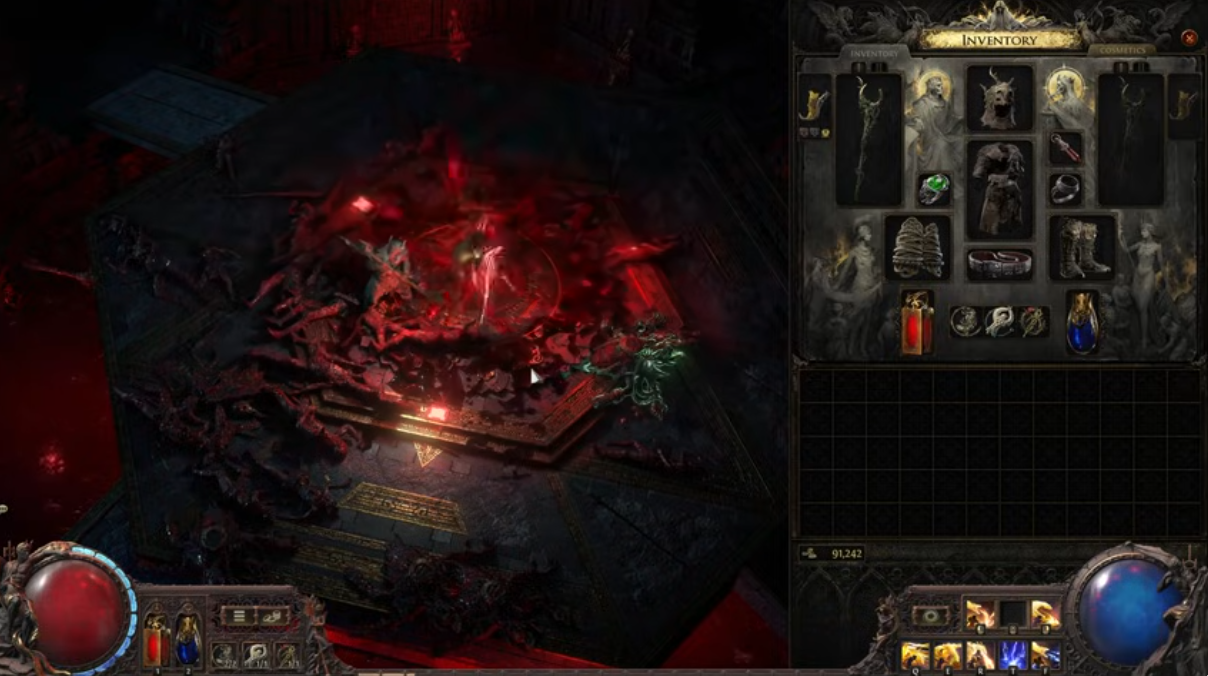Select the blue mana flask in inventory panel
Screen dimensions: 1208x676
tap(1081, 322)
